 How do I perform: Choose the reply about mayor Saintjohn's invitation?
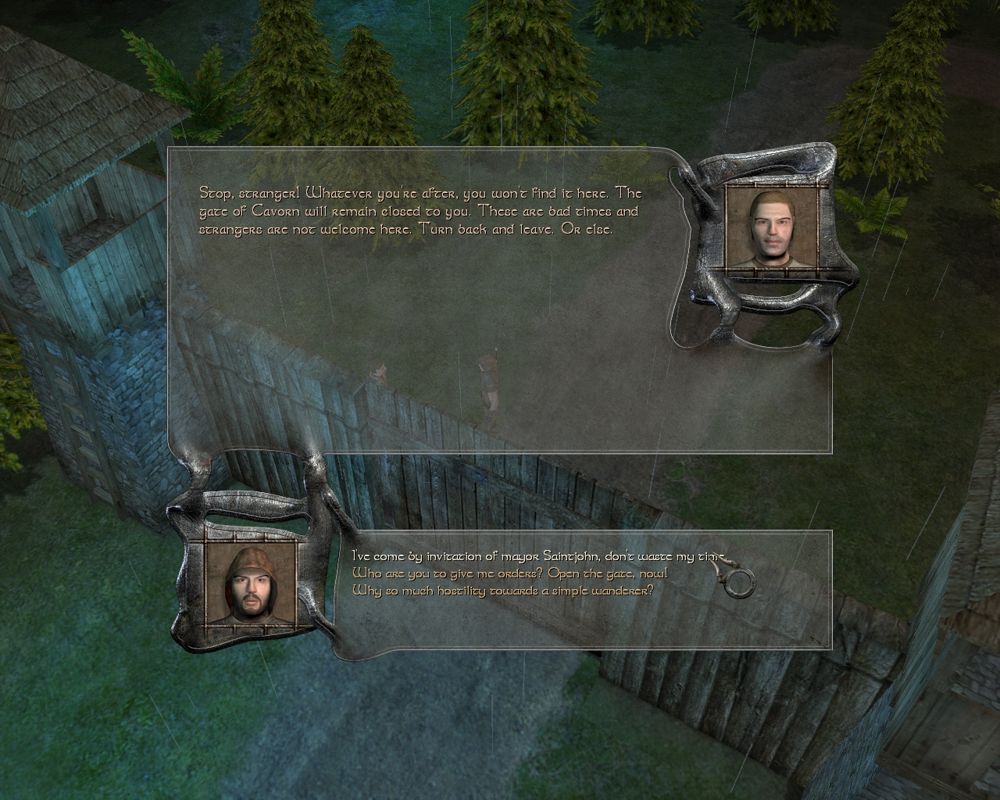tap(530, 555)
